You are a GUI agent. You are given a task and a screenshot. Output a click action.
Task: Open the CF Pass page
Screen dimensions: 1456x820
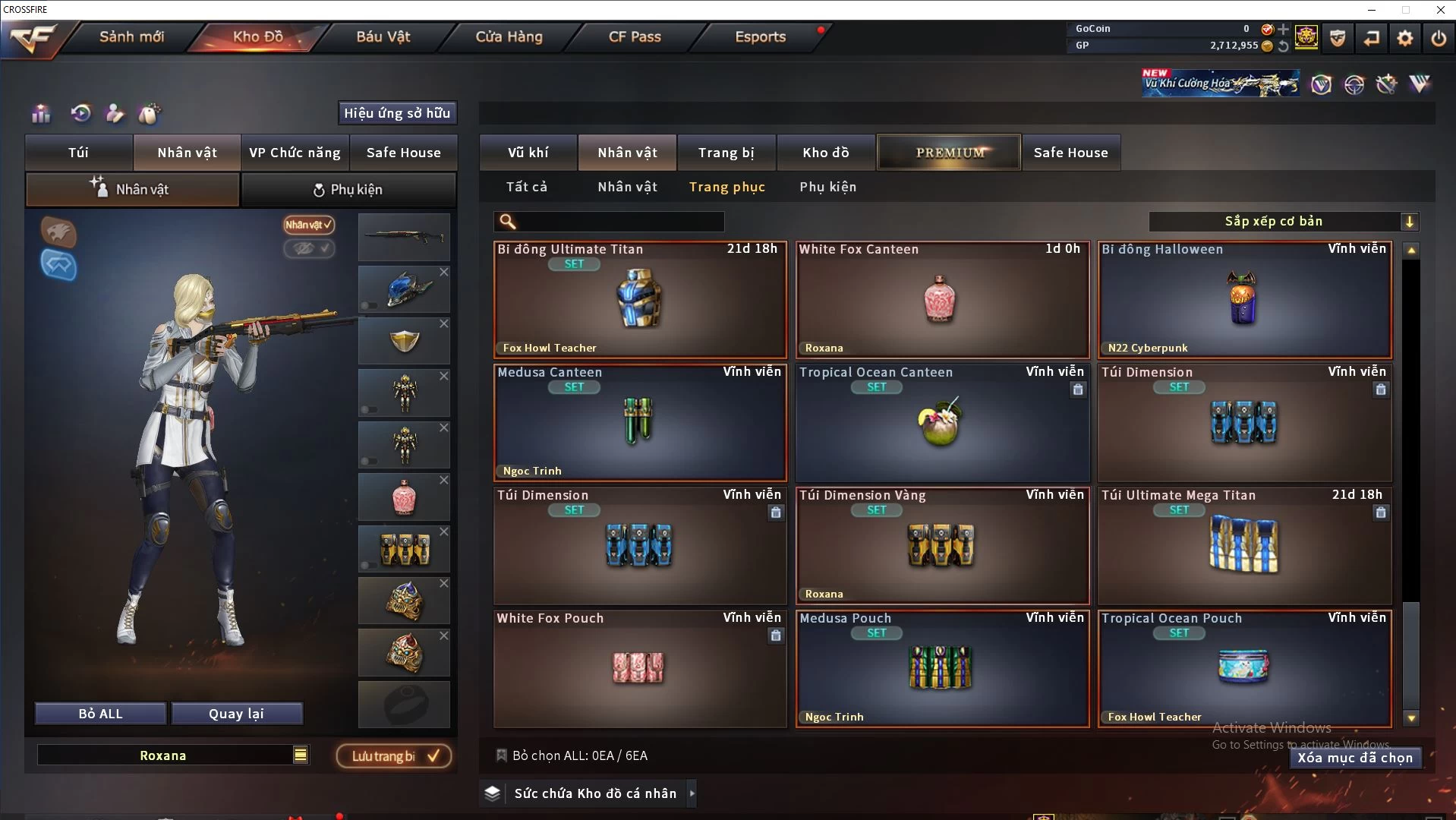point(635,36)
